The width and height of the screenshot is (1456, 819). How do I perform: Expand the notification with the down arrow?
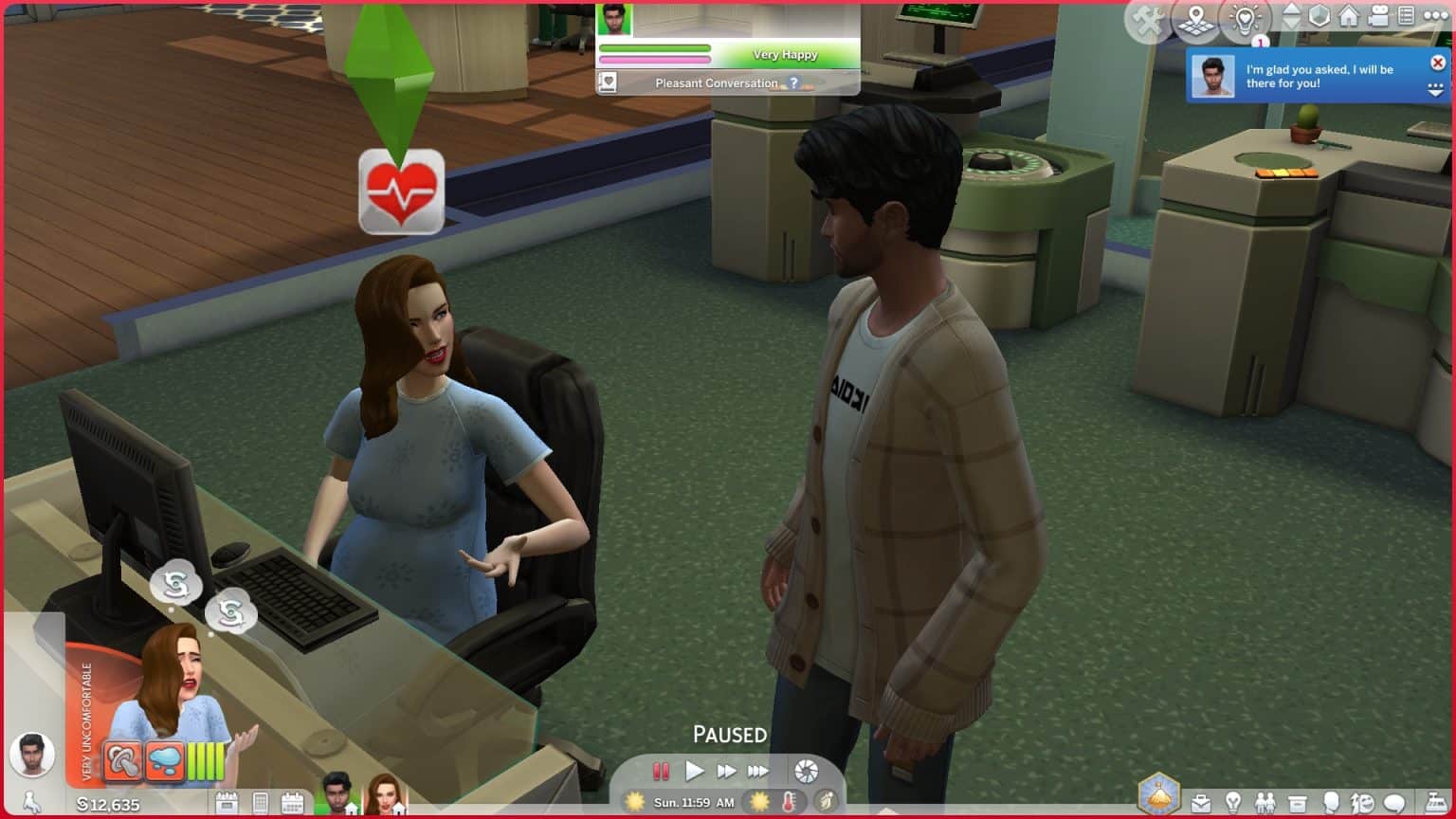1435,90
